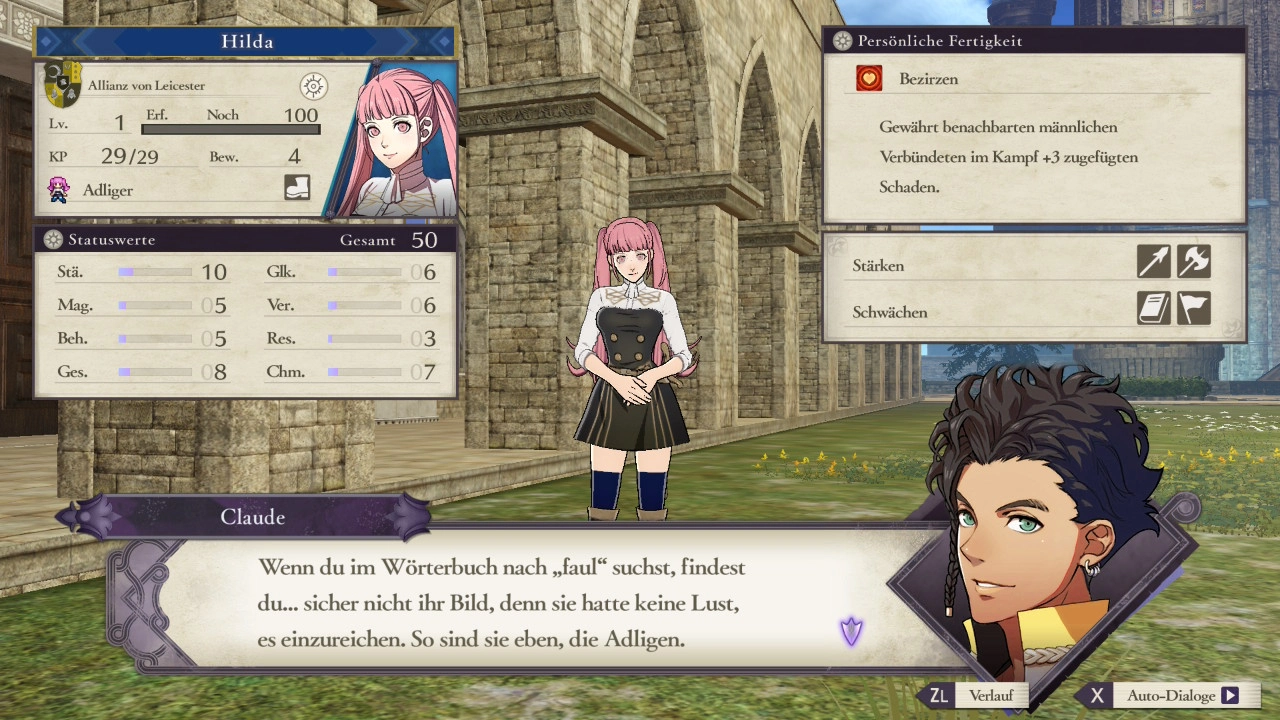Advance dialogue with the purple arrow indicator
Viewport: 1280px width, 720px height.
click(x=851, y=631)
